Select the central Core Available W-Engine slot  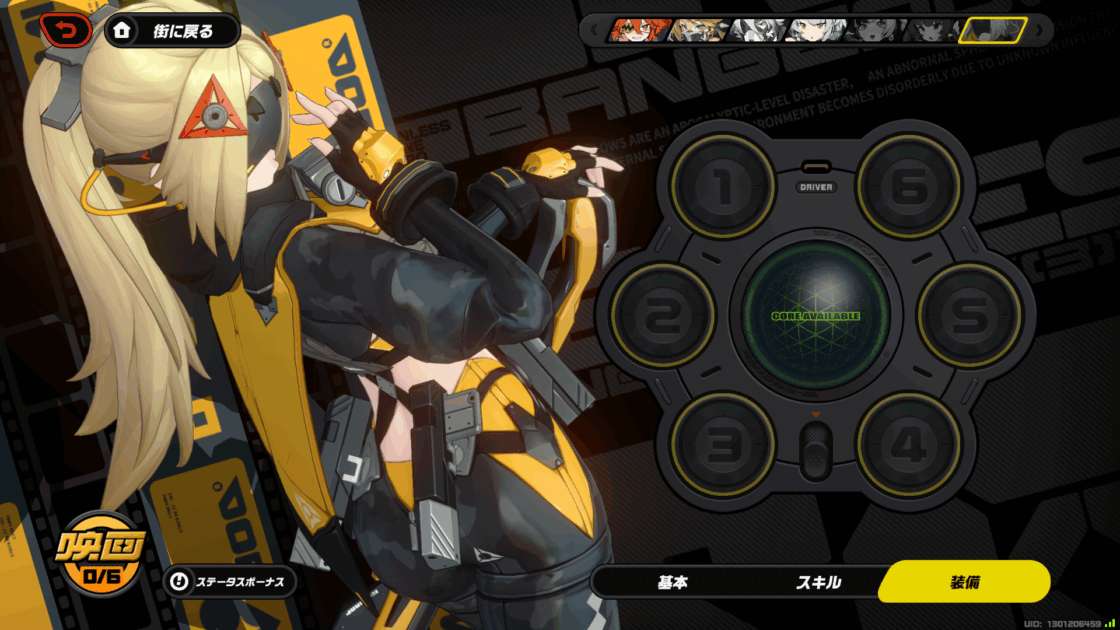pos(815,315)
